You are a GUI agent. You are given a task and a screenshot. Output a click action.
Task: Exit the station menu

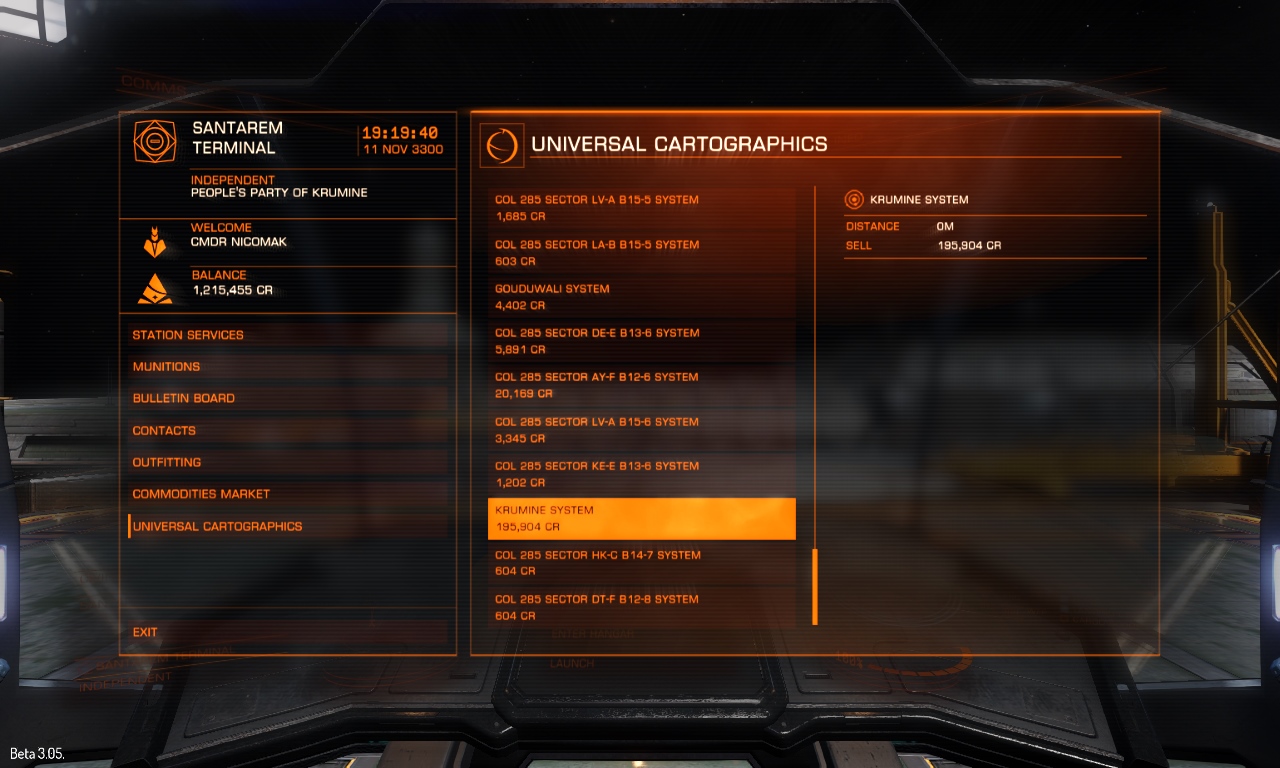(x=145, y=632)
